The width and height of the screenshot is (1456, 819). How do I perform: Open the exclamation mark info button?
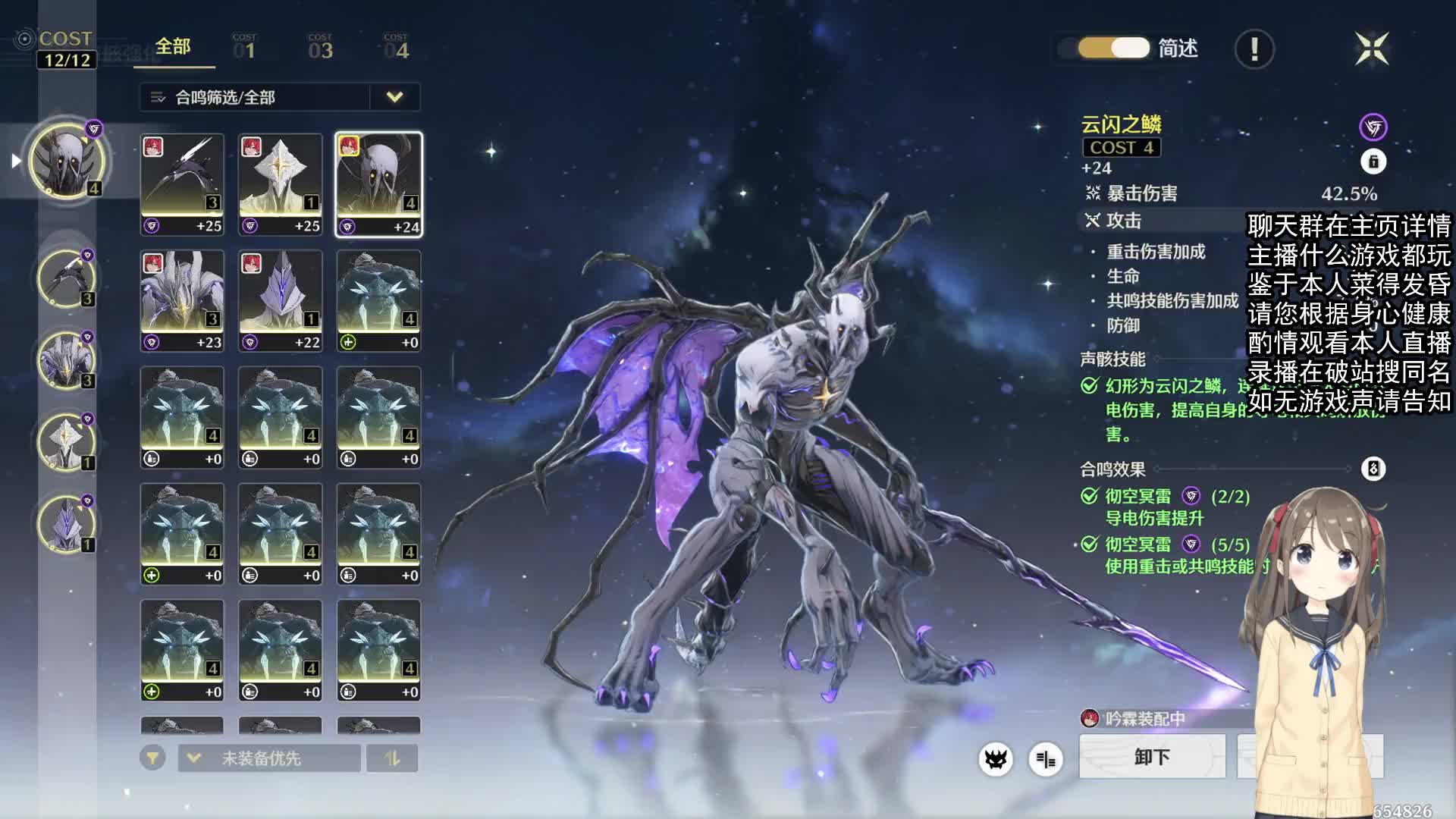[x=1254, y=49]
